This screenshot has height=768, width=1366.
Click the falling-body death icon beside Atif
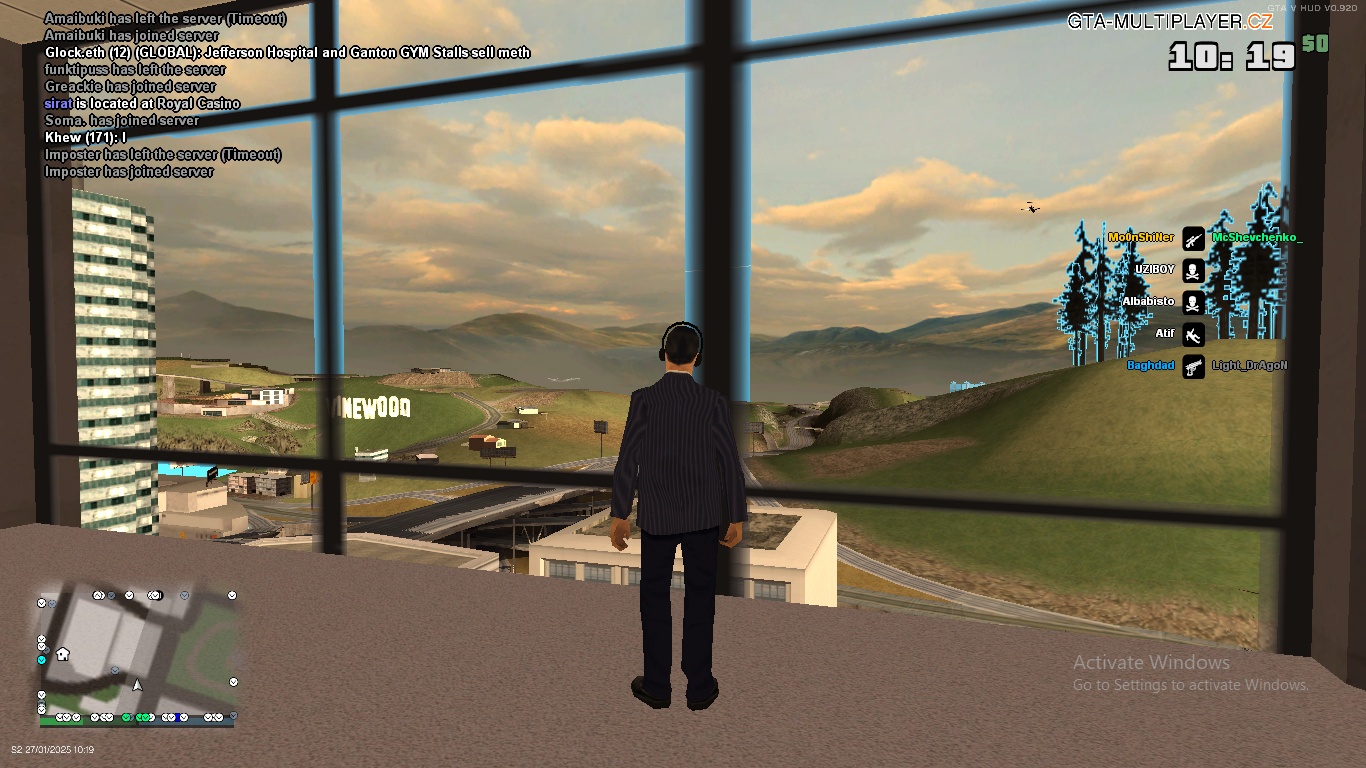[x=1191, y=334]
